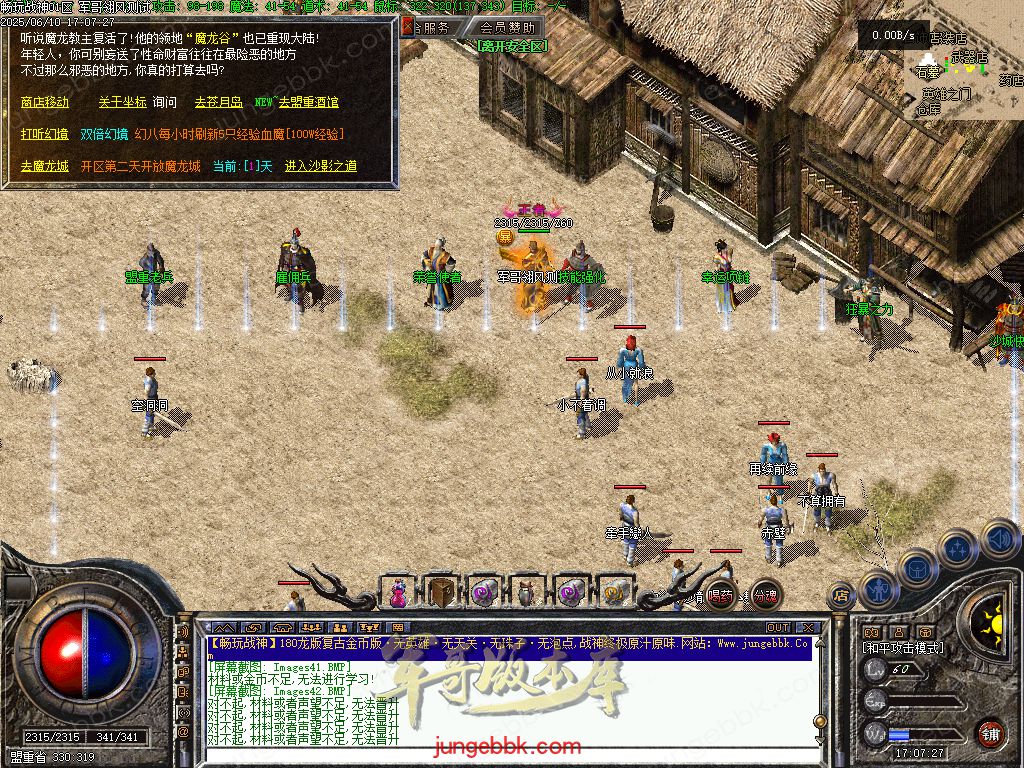
Task: Click the round 喝药 potion button
Action: 720,596
